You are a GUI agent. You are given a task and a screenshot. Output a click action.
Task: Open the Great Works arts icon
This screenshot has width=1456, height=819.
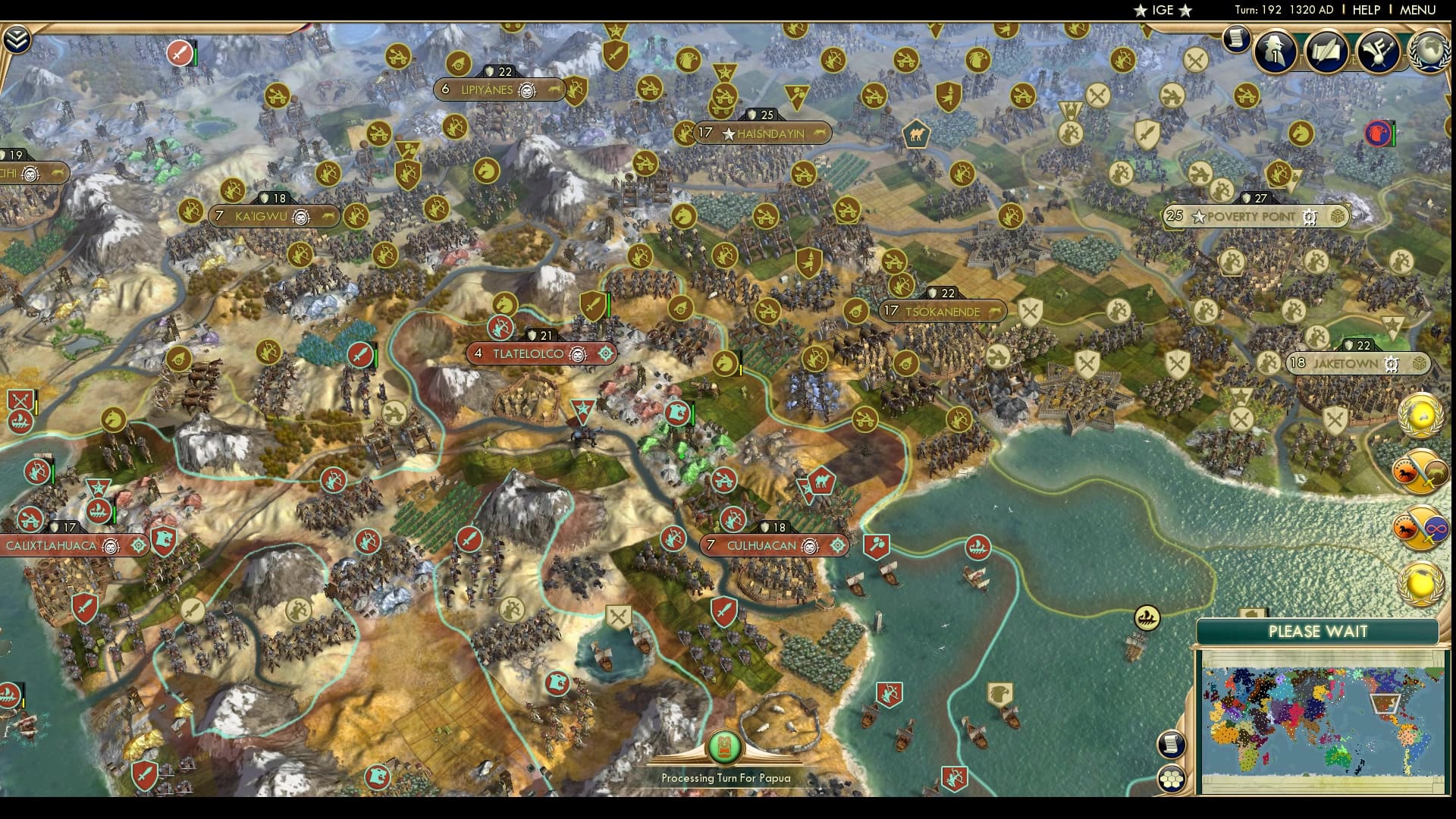pyautogui.click(x=1379, y=52)
